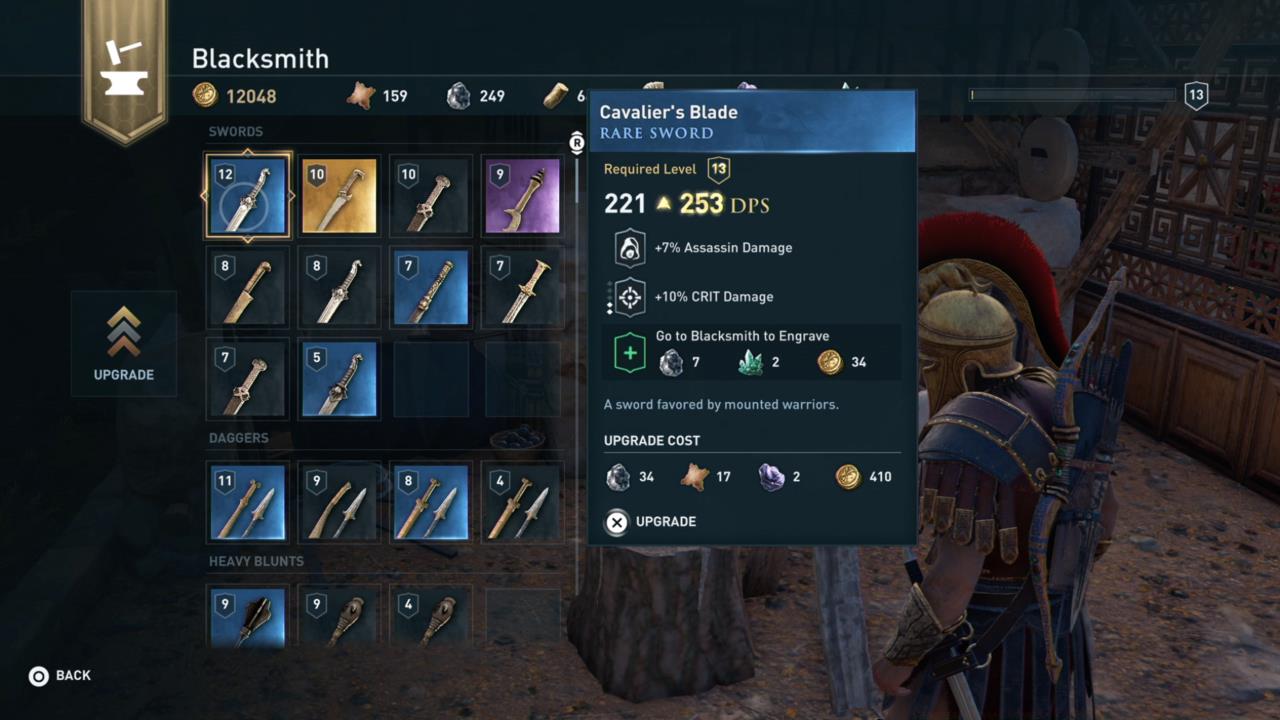Click the olive wood resource icon
The width and height of the screenshot is (1280, 720).
coord(556,95)
